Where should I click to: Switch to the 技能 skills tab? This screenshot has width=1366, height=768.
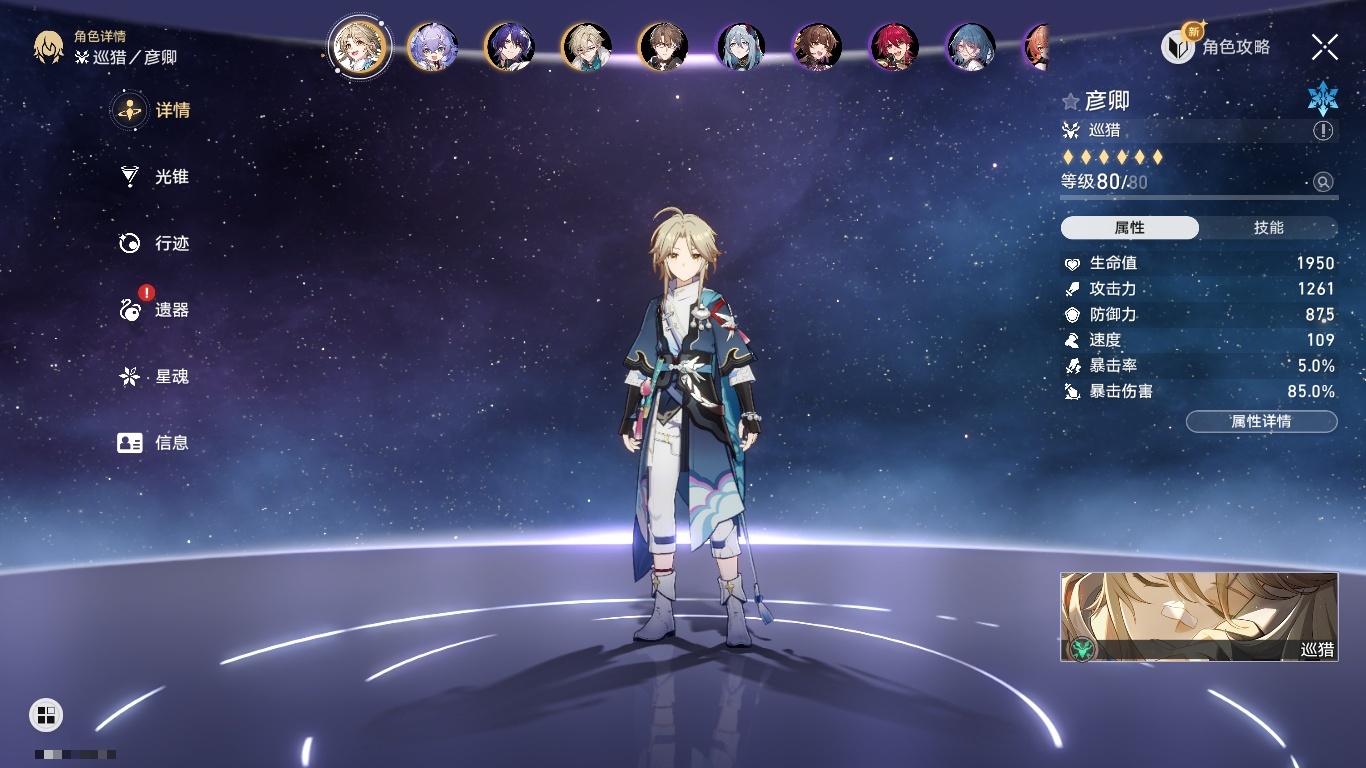(1268, 228)
